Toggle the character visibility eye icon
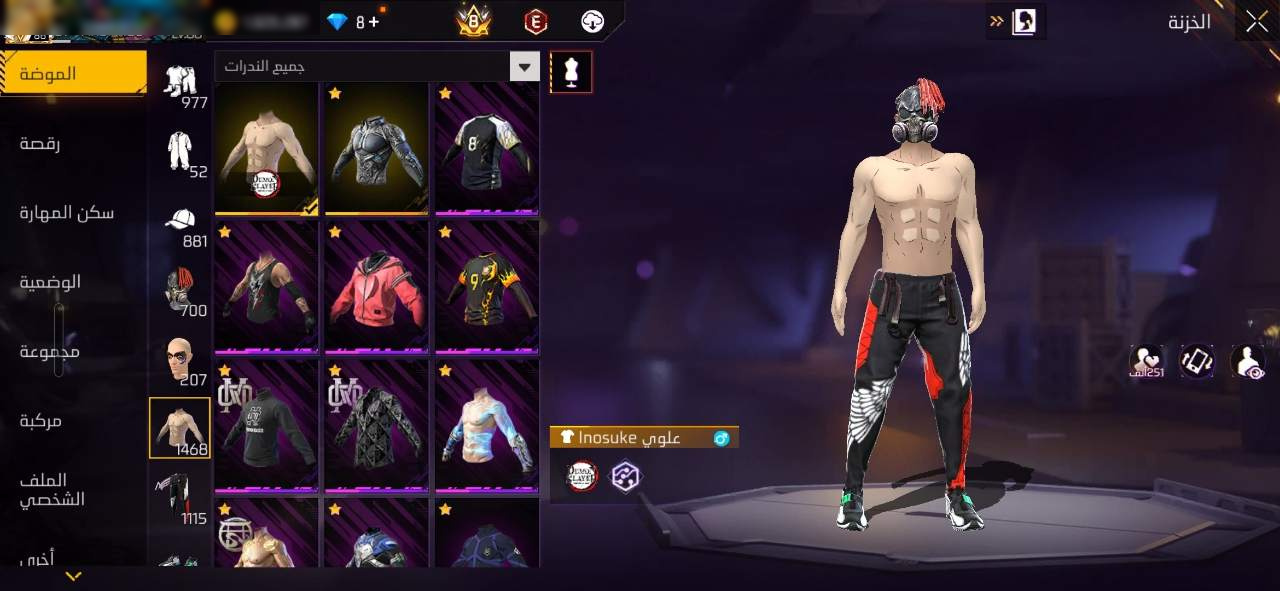Image resolution: width=1280 pixels, height=591 pixels. (x=1247, y=362)
